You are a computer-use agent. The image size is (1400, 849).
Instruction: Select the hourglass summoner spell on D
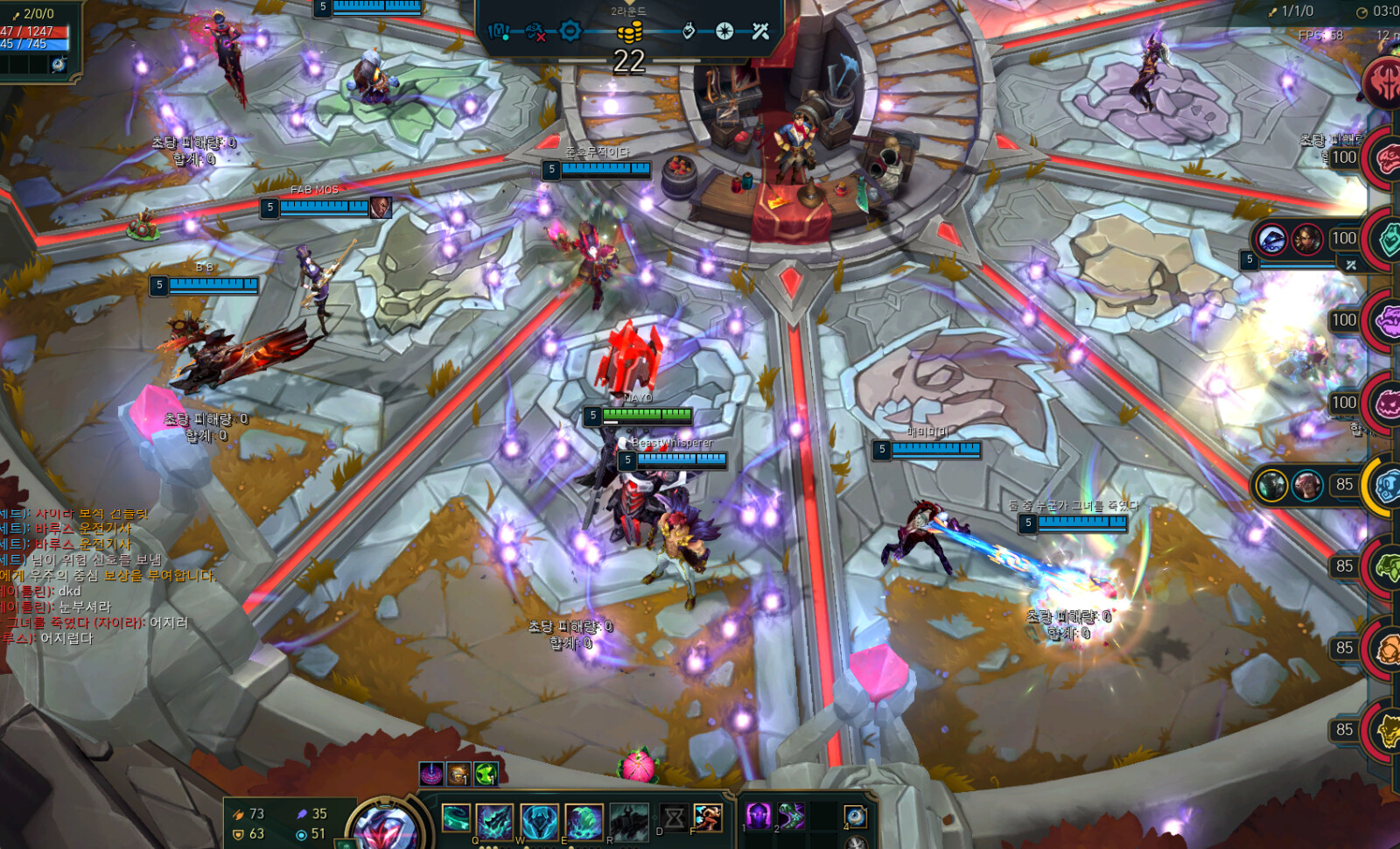tap(674, 818)
